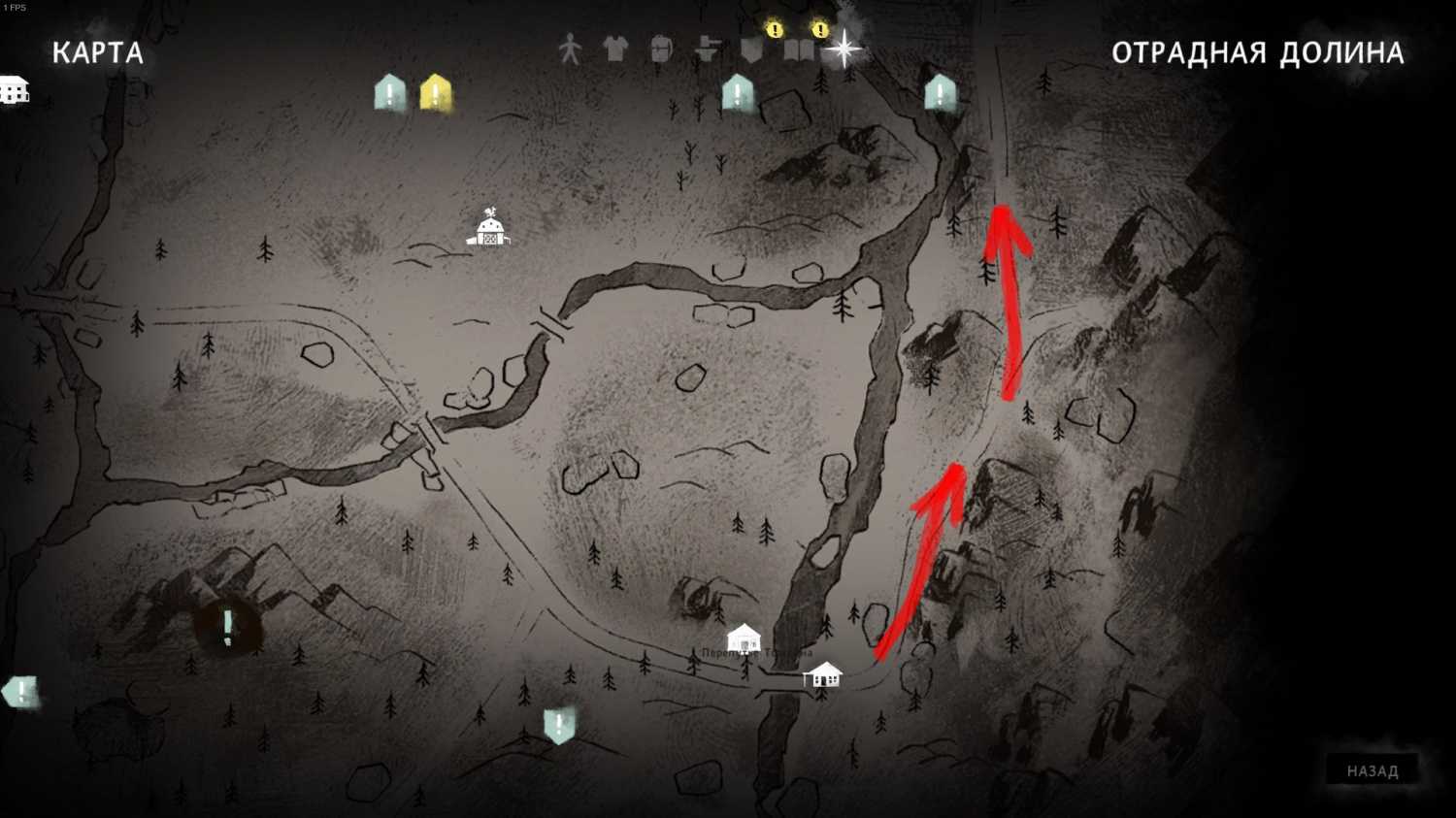Click the teal shield-shaped exclamation marker
Image resolution: width=1456 pixels, height=818 pixels.
559,725
